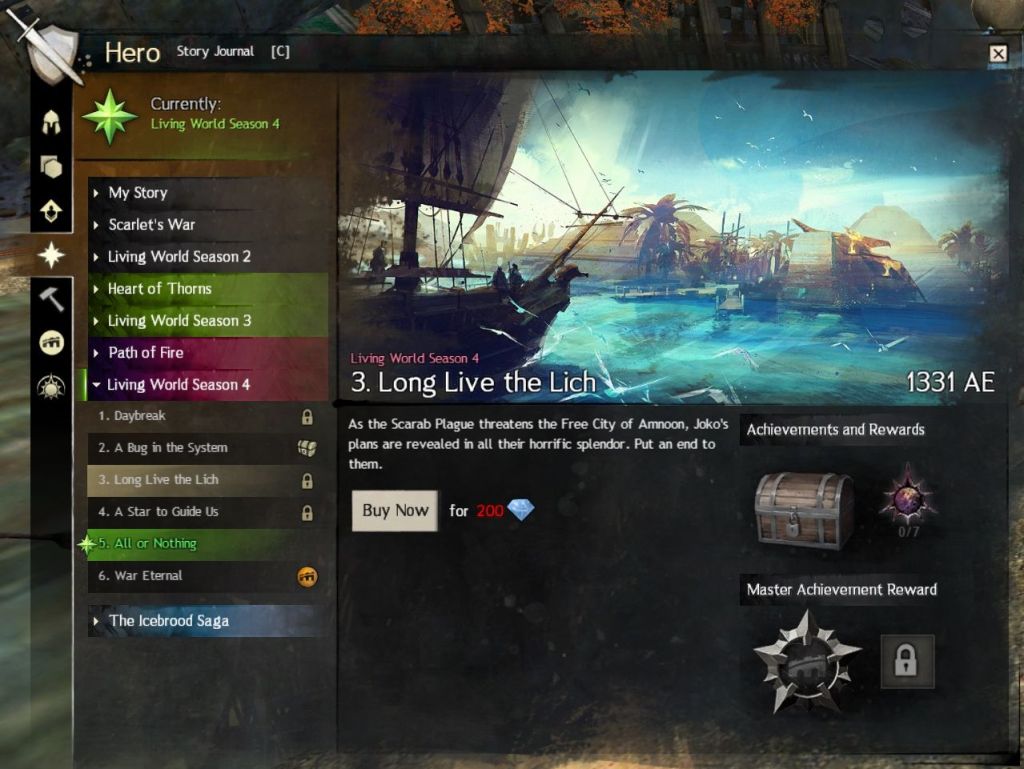Inspect the Master Achievement star emblem

pos(806,662)
